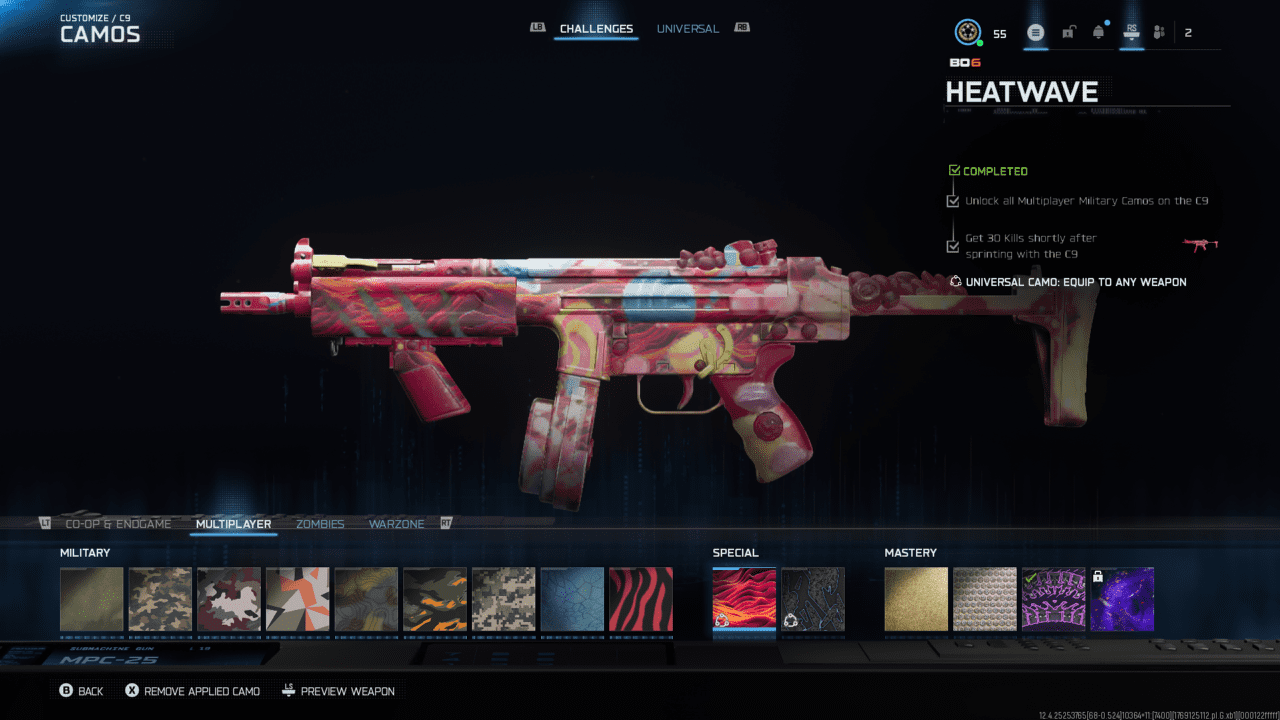This screenshot has height=720, width=1280.
Task: Pick the red tiger stripe camo
Action: pyautogui.click(x=641, y=600)
